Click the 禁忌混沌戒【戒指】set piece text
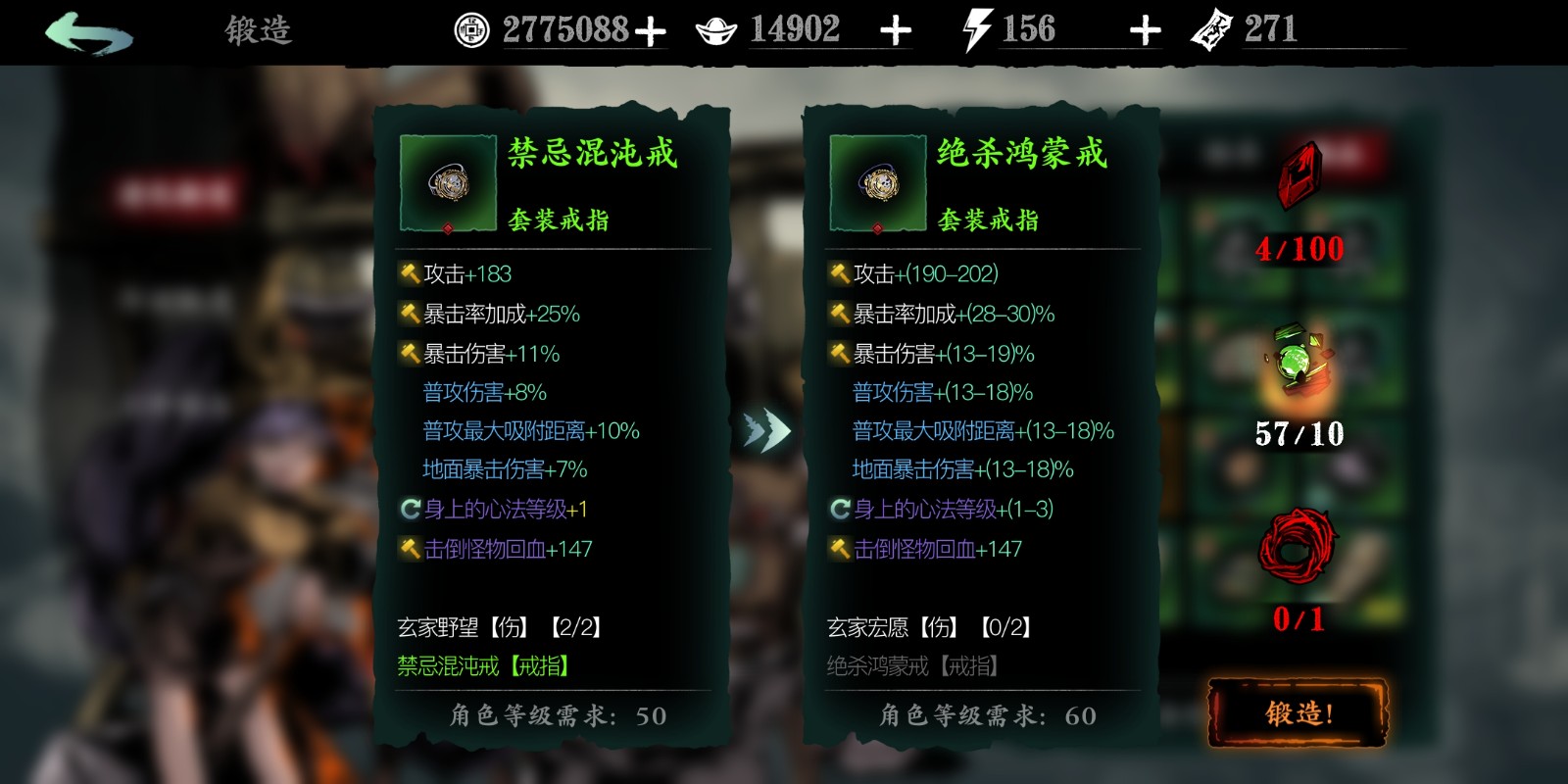 (x=482, y=666)
